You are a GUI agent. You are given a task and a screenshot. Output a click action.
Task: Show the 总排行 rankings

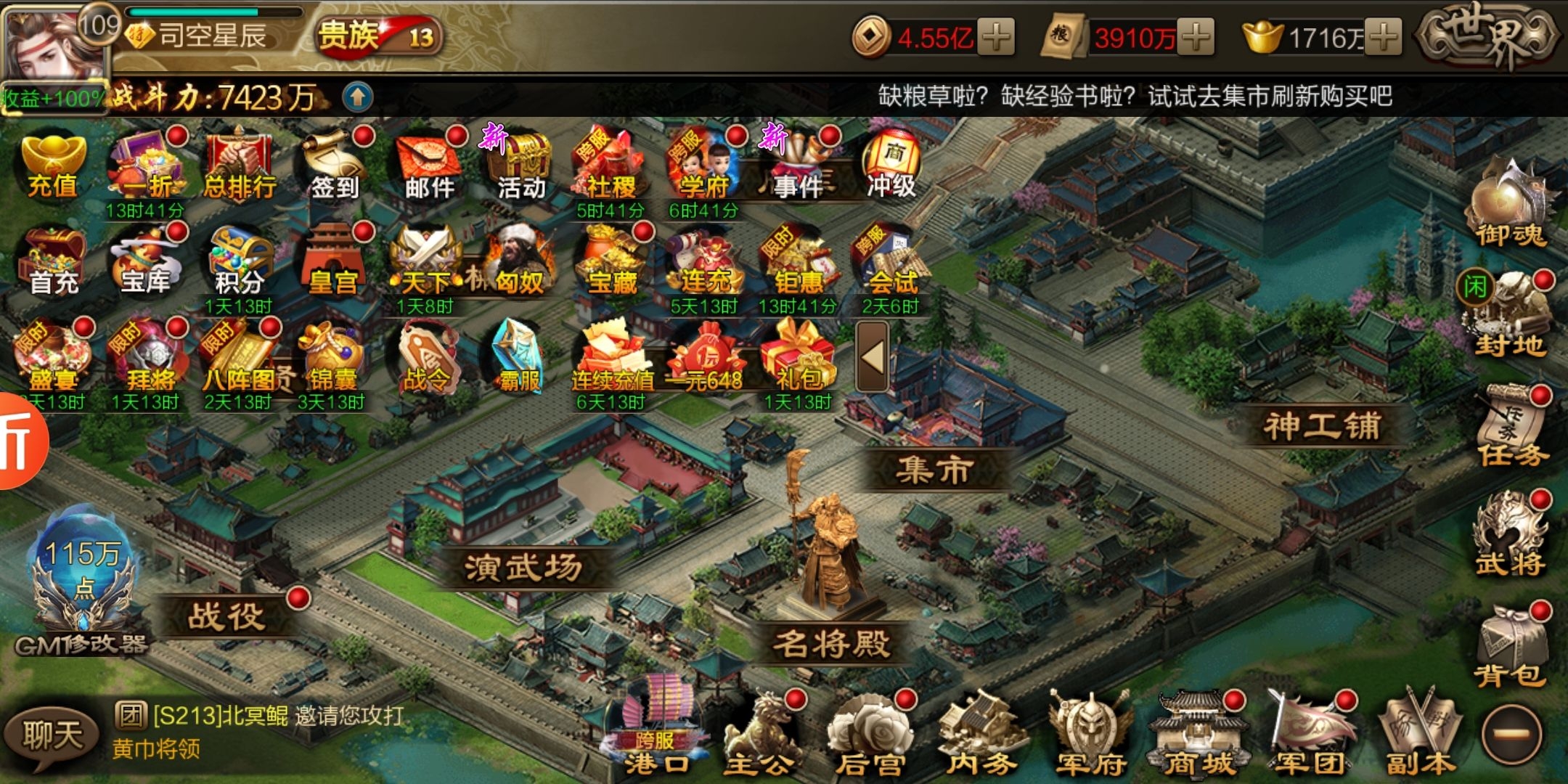pyautogui.click(x=240, y=167)
